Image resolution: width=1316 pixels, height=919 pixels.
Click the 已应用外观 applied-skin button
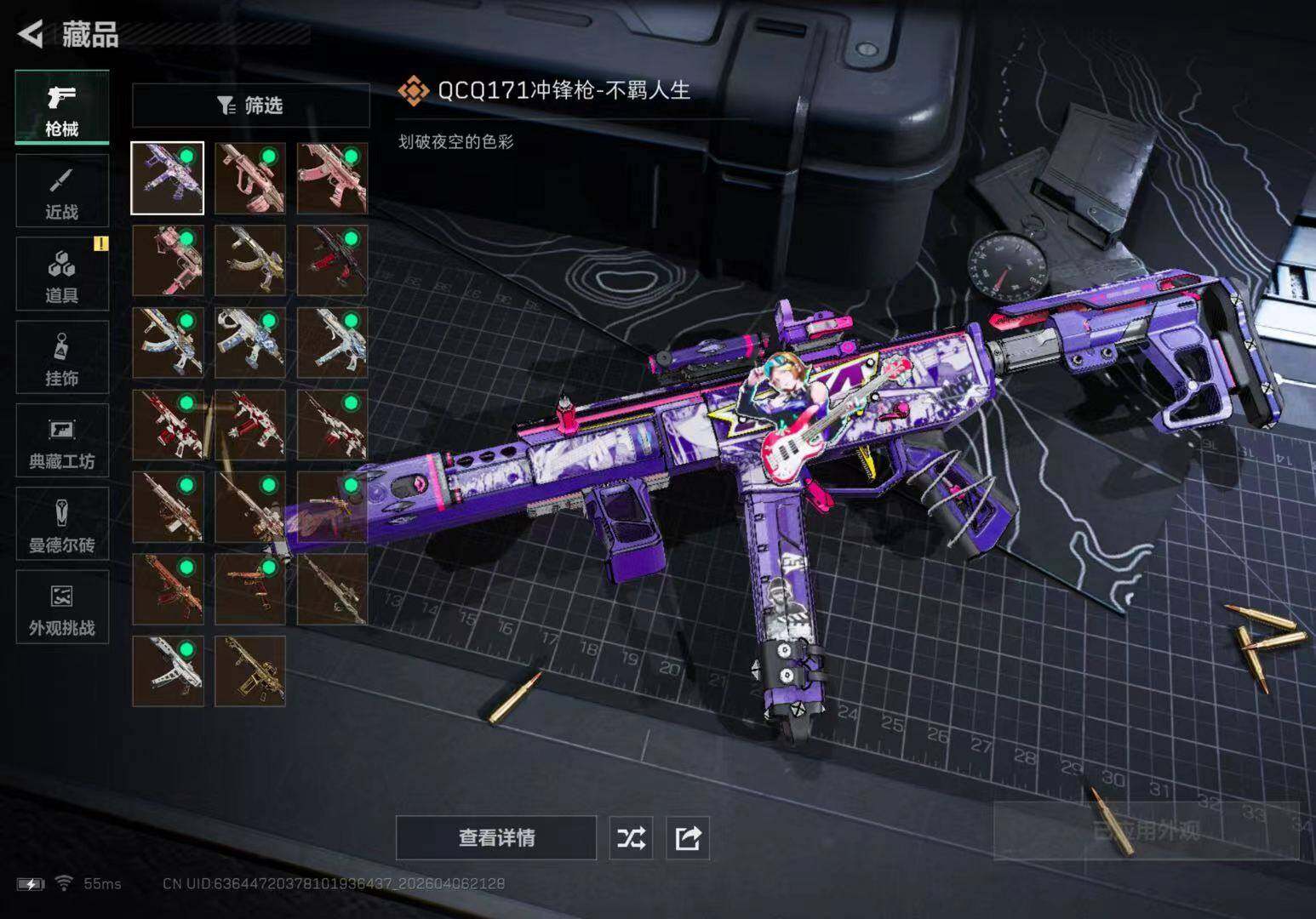[x=1146, y=831]
